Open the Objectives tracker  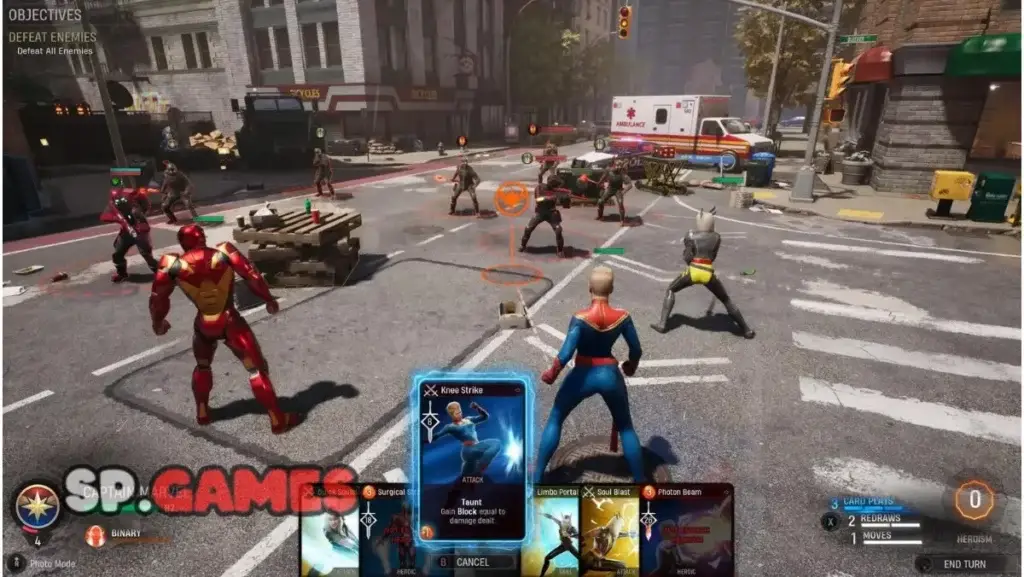(45, 15)
